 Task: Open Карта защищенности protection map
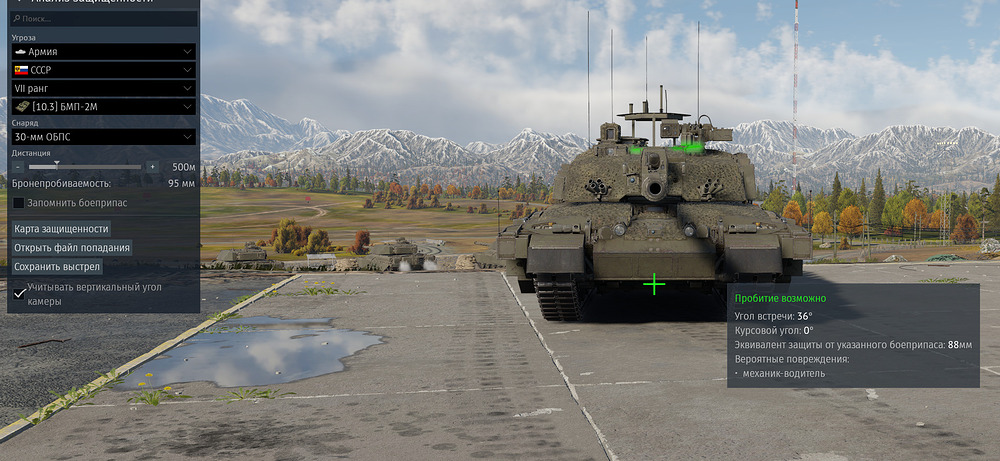61,229
